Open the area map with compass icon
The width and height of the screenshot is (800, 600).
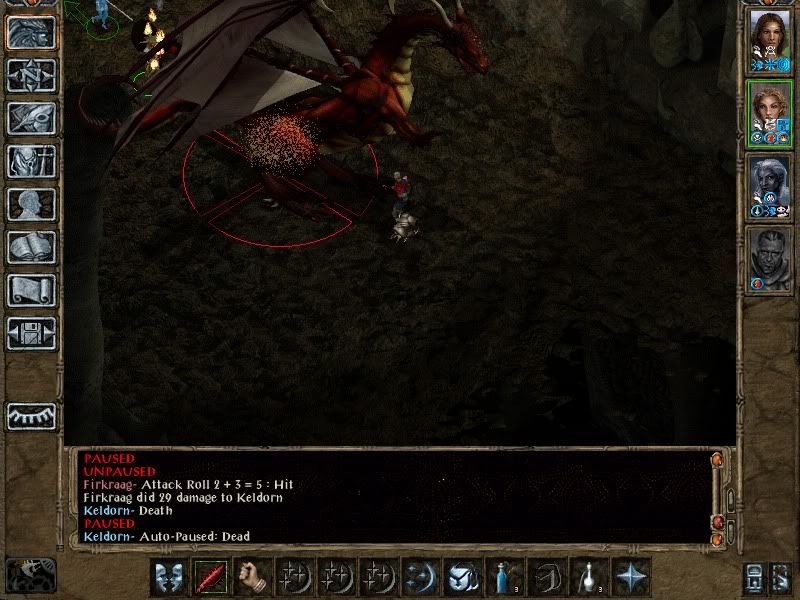[x=31, y=75]
